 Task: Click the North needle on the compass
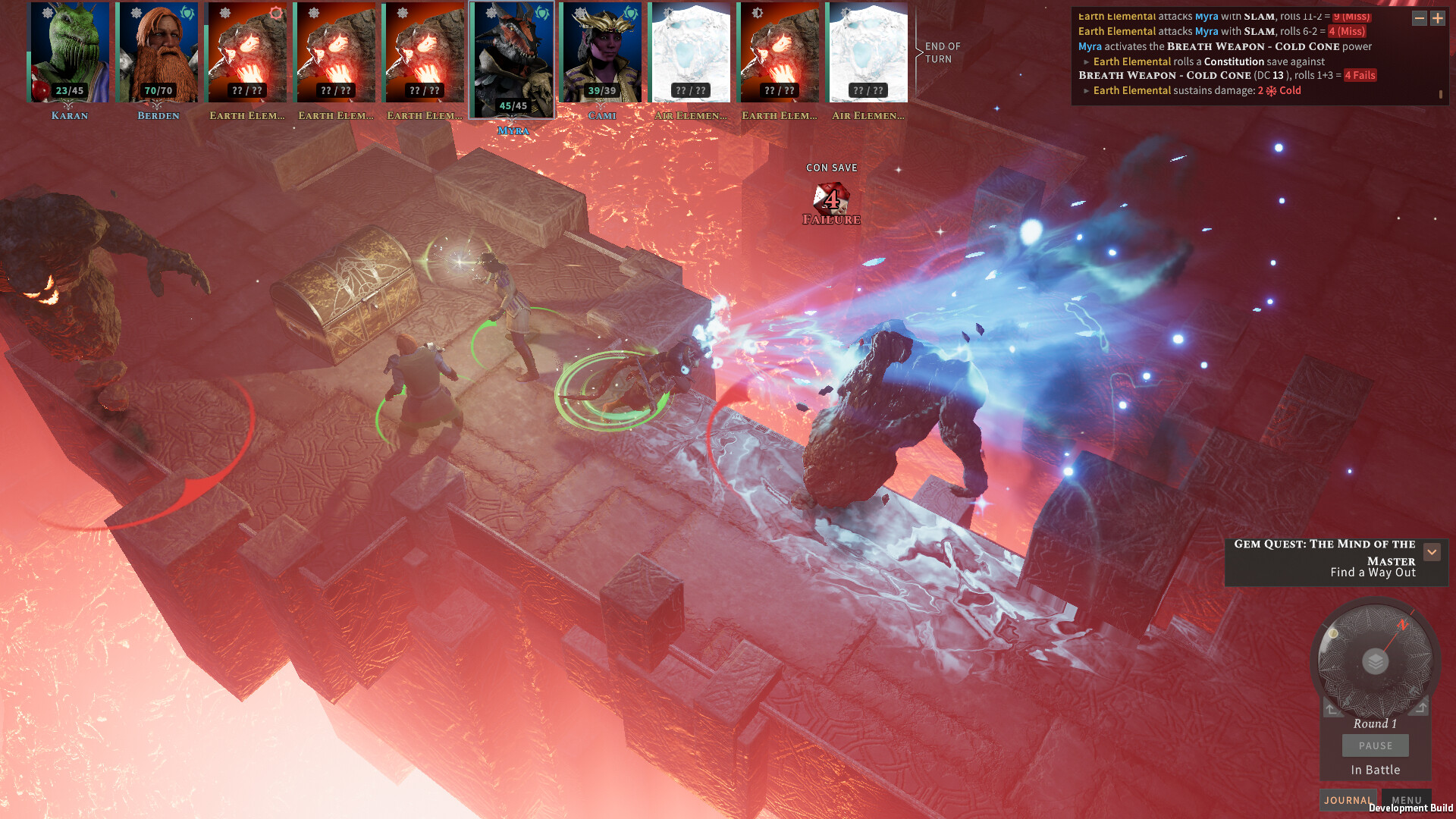[1404, 623]
